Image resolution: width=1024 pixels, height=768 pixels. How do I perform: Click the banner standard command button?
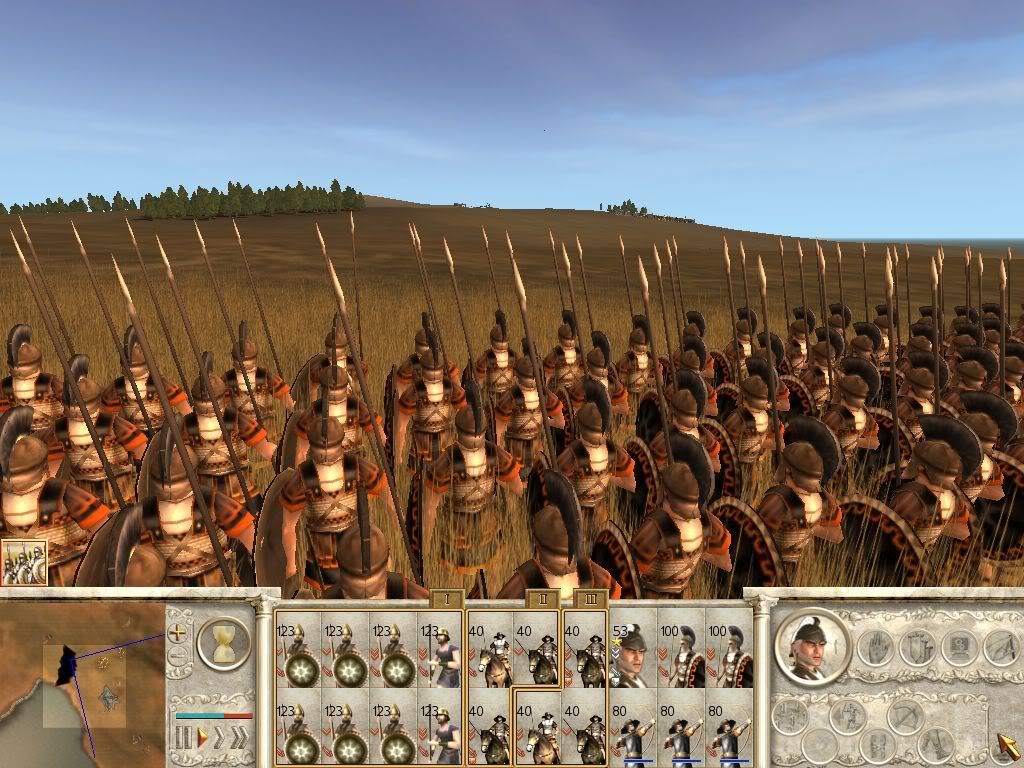(918, 648)
